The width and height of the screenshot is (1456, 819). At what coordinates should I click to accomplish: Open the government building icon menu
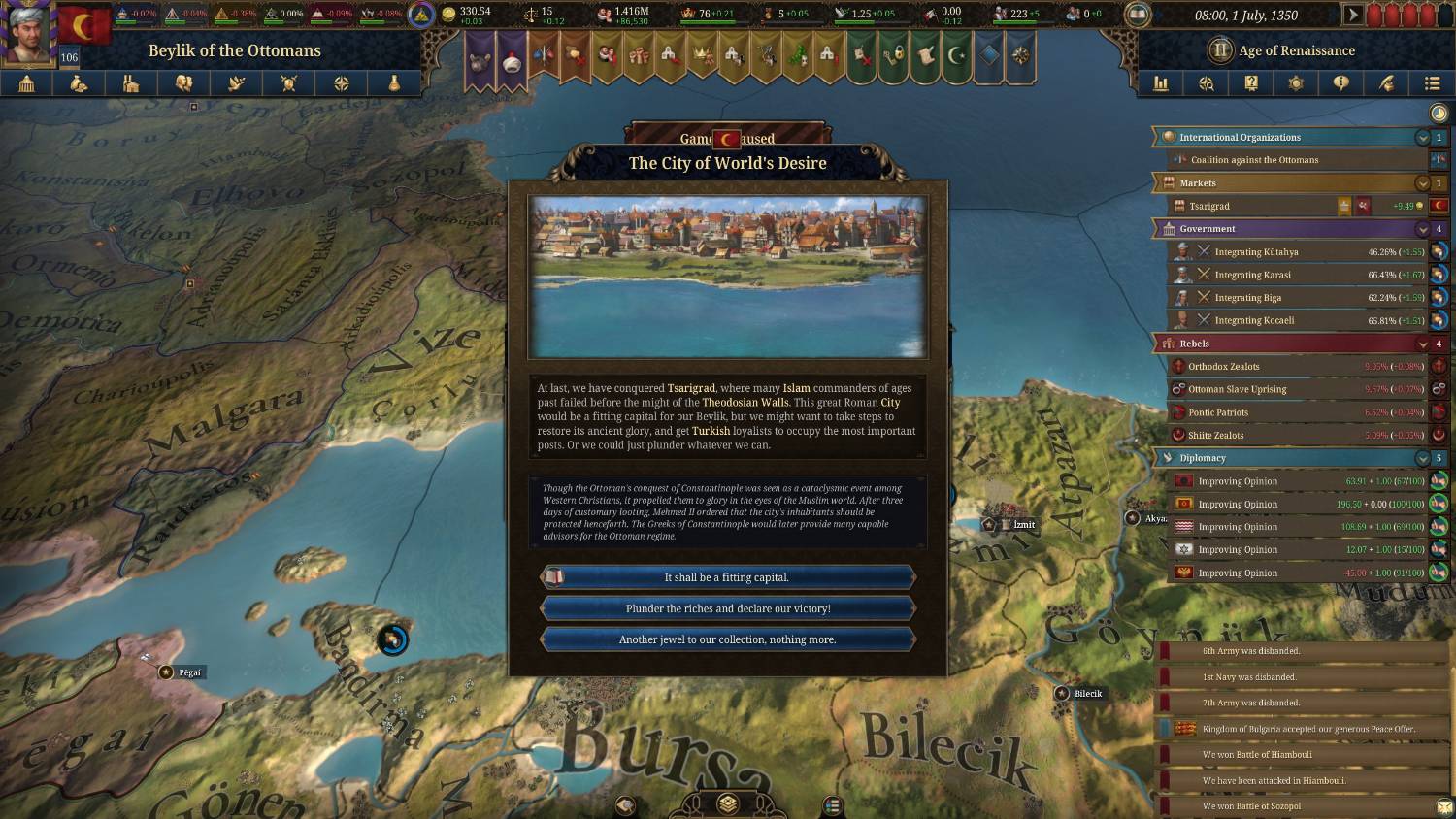click(27, 84)
